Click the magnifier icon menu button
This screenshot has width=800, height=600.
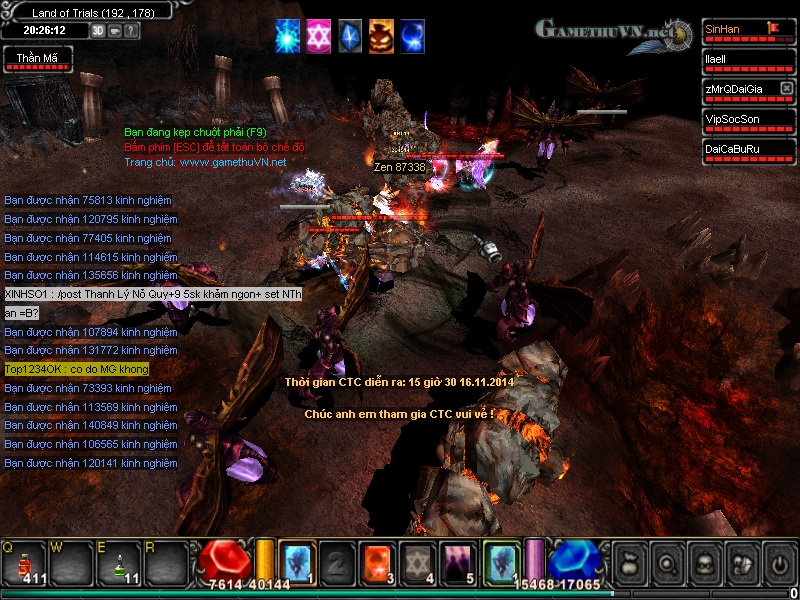pos(665,562)
